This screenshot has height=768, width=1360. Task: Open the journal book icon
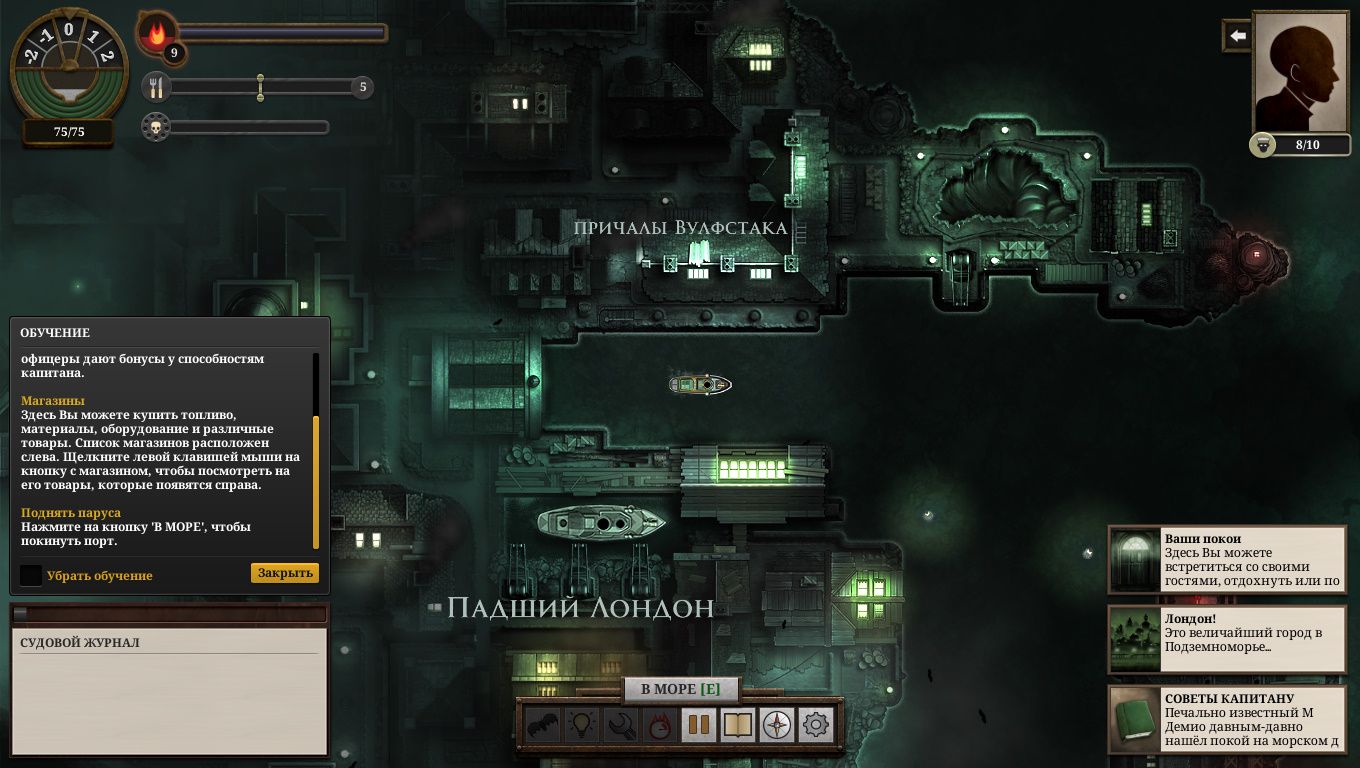point(737,725)
